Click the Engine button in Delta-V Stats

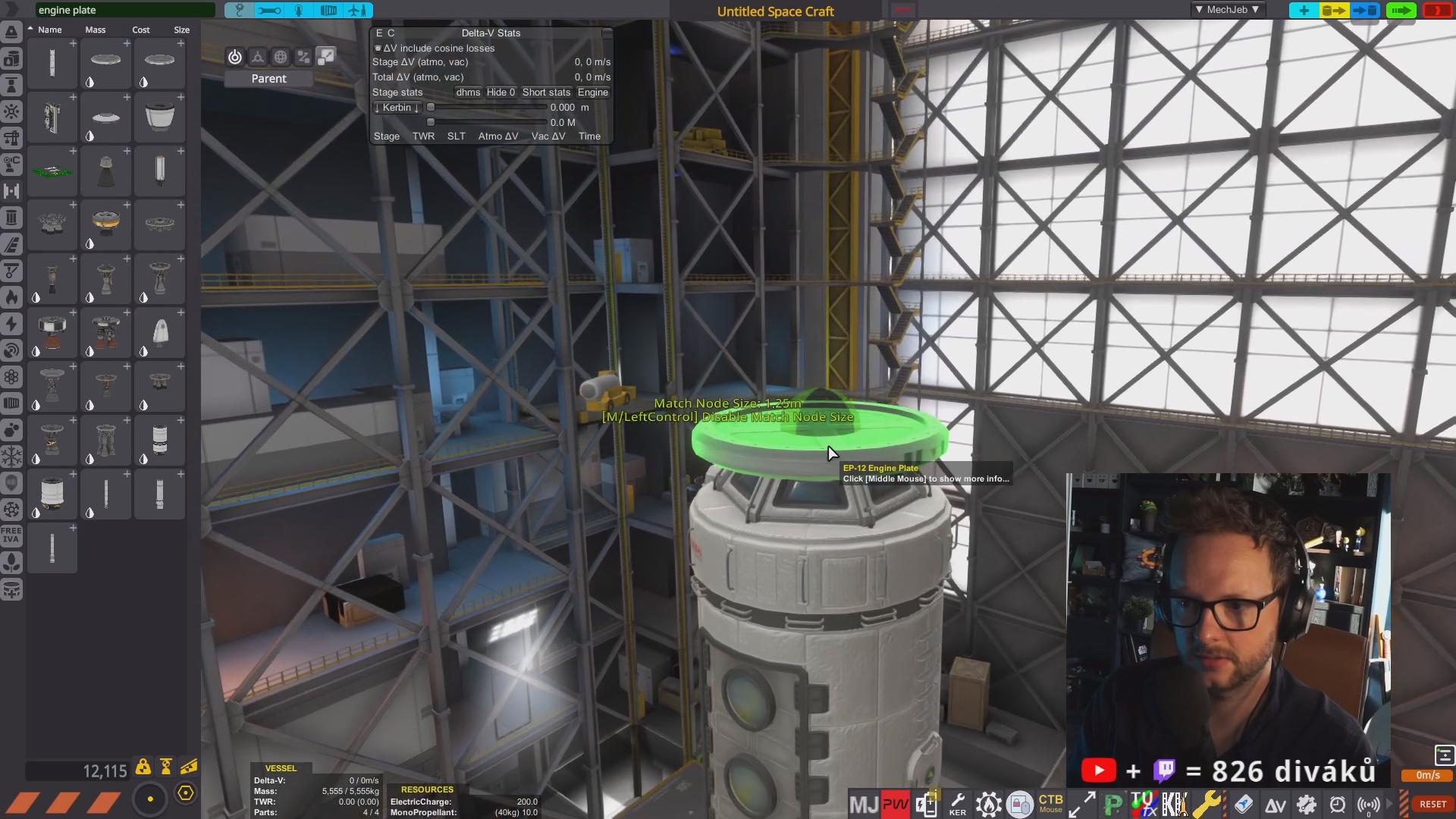click(593, 93)
